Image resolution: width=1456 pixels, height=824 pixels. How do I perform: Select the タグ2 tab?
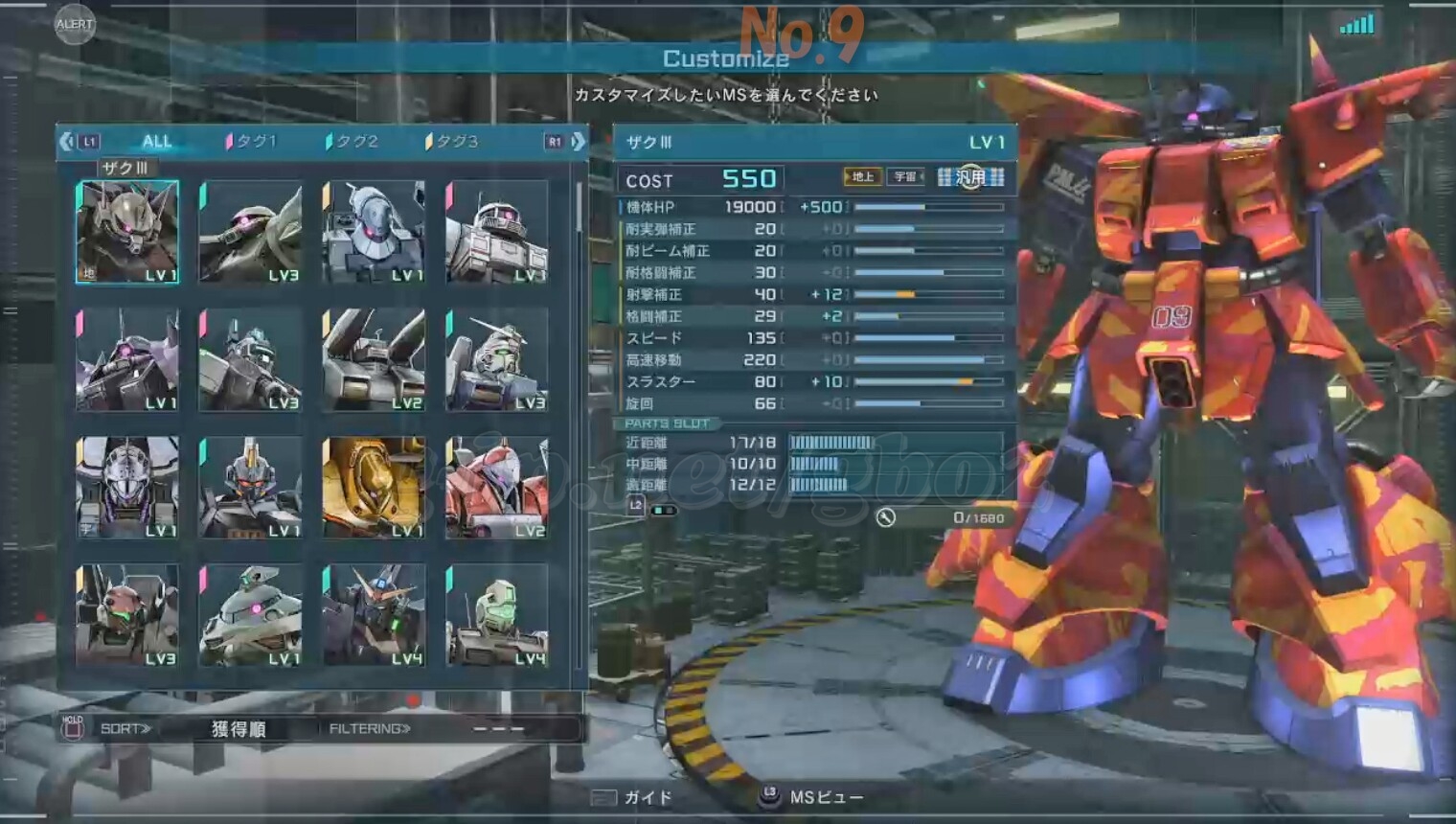coord(353,142)
